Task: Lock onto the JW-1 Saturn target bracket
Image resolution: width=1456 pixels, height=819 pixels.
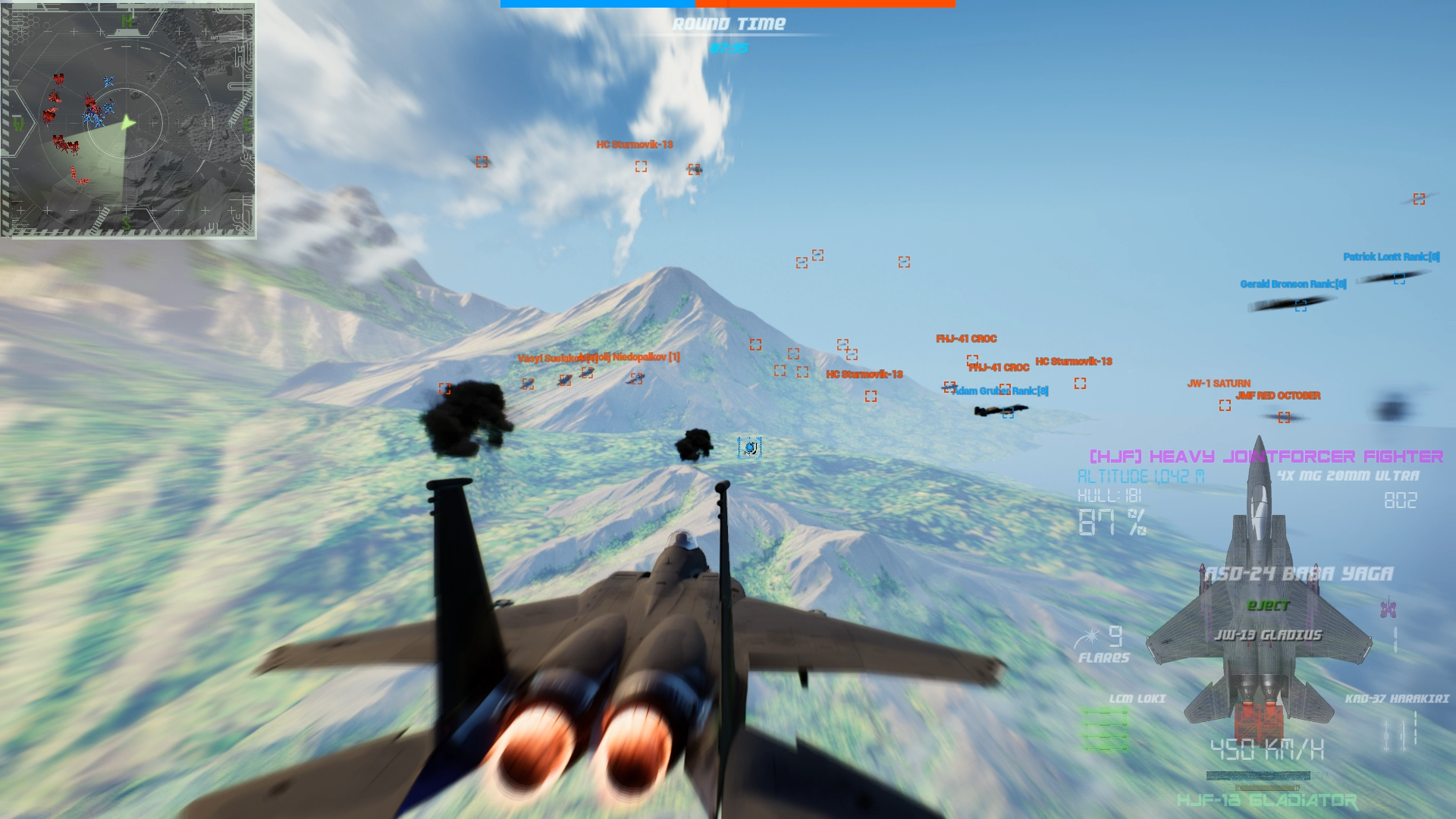Action: tap(1225, 406)
